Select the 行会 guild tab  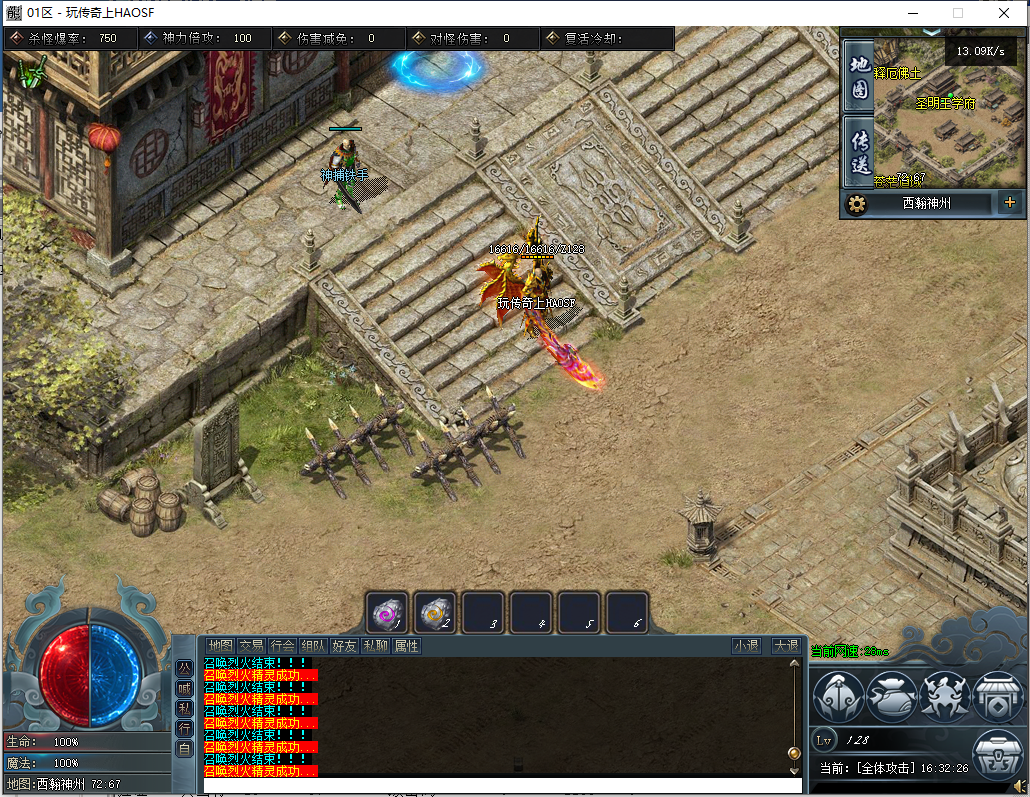coord(282,646)
